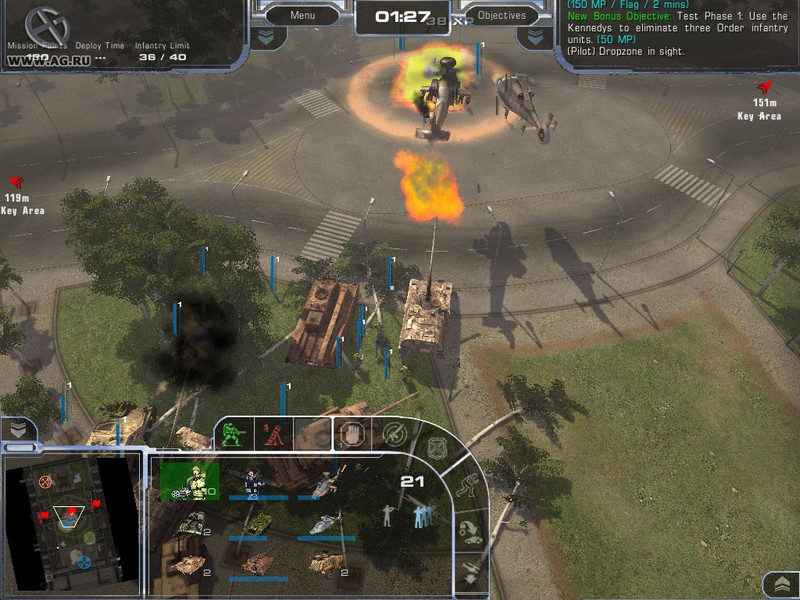
Task: Select the single white soldier formation icon
Action: [388, 515]
